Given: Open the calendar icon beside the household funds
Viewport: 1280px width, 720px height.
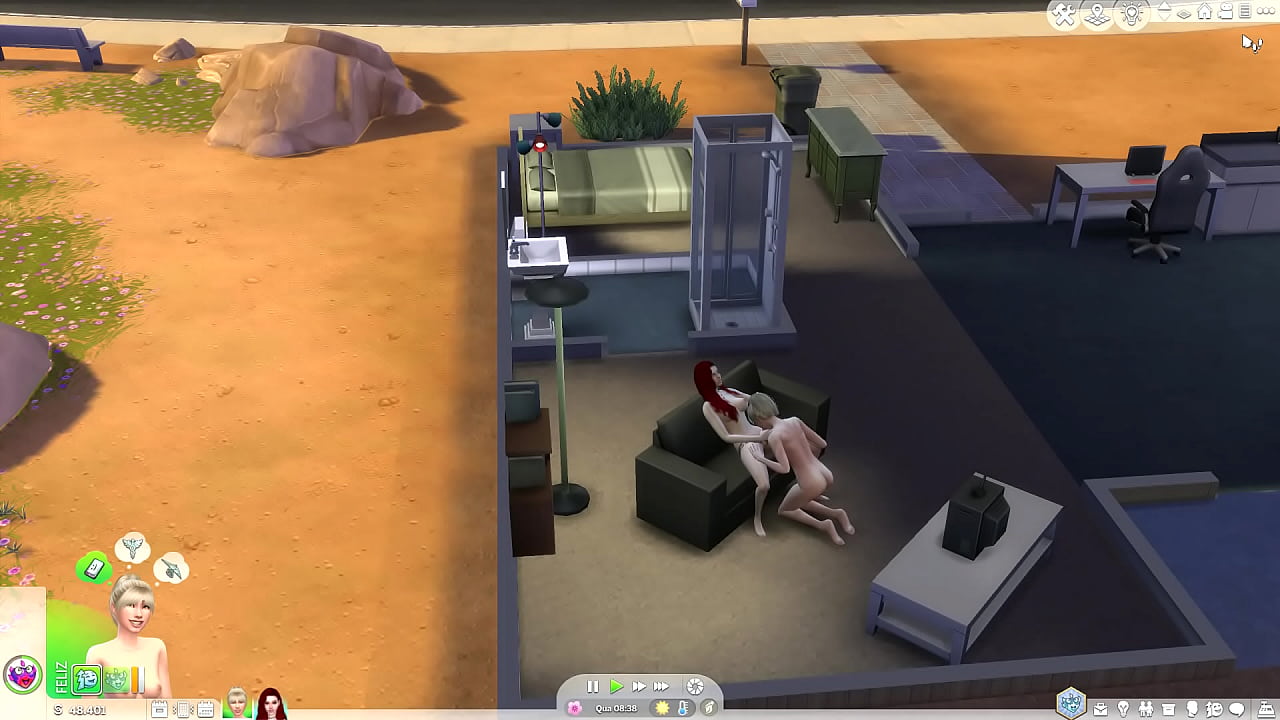Looking at the screenshot, I should [x=205, y=707].
